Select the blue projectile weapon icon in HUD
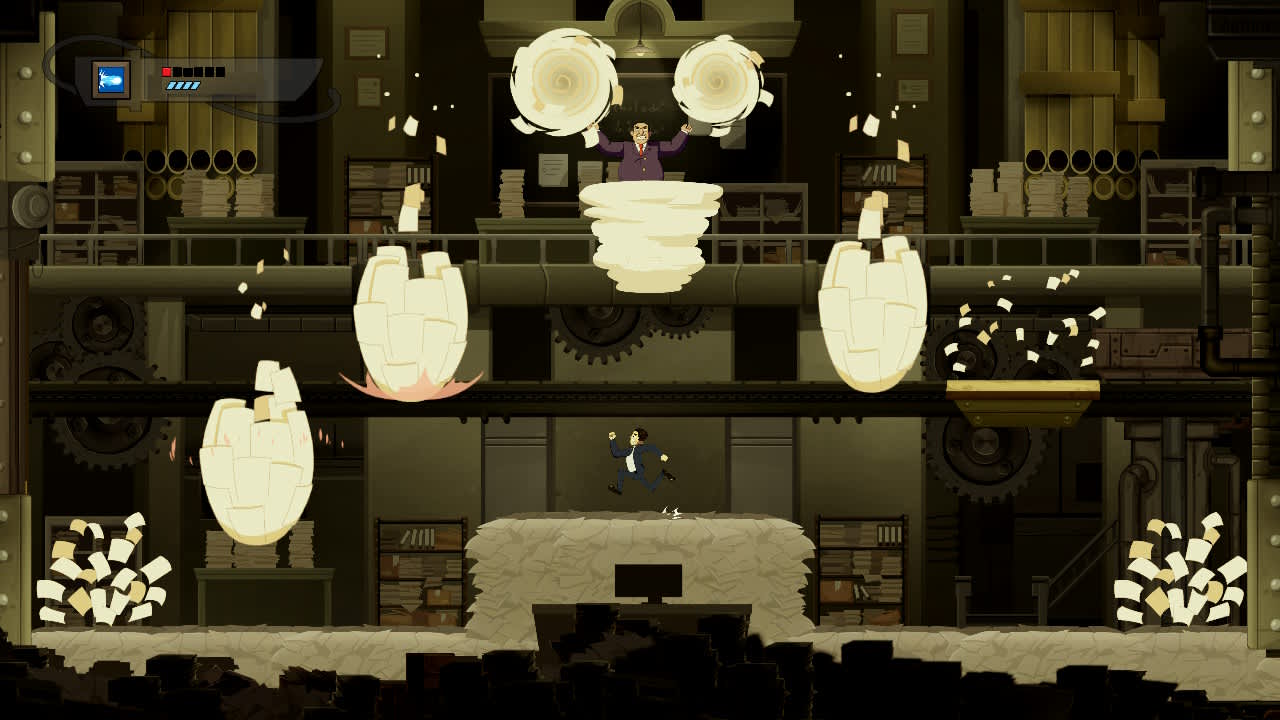Screen dimensions: 1280x720 click(113, 77)
